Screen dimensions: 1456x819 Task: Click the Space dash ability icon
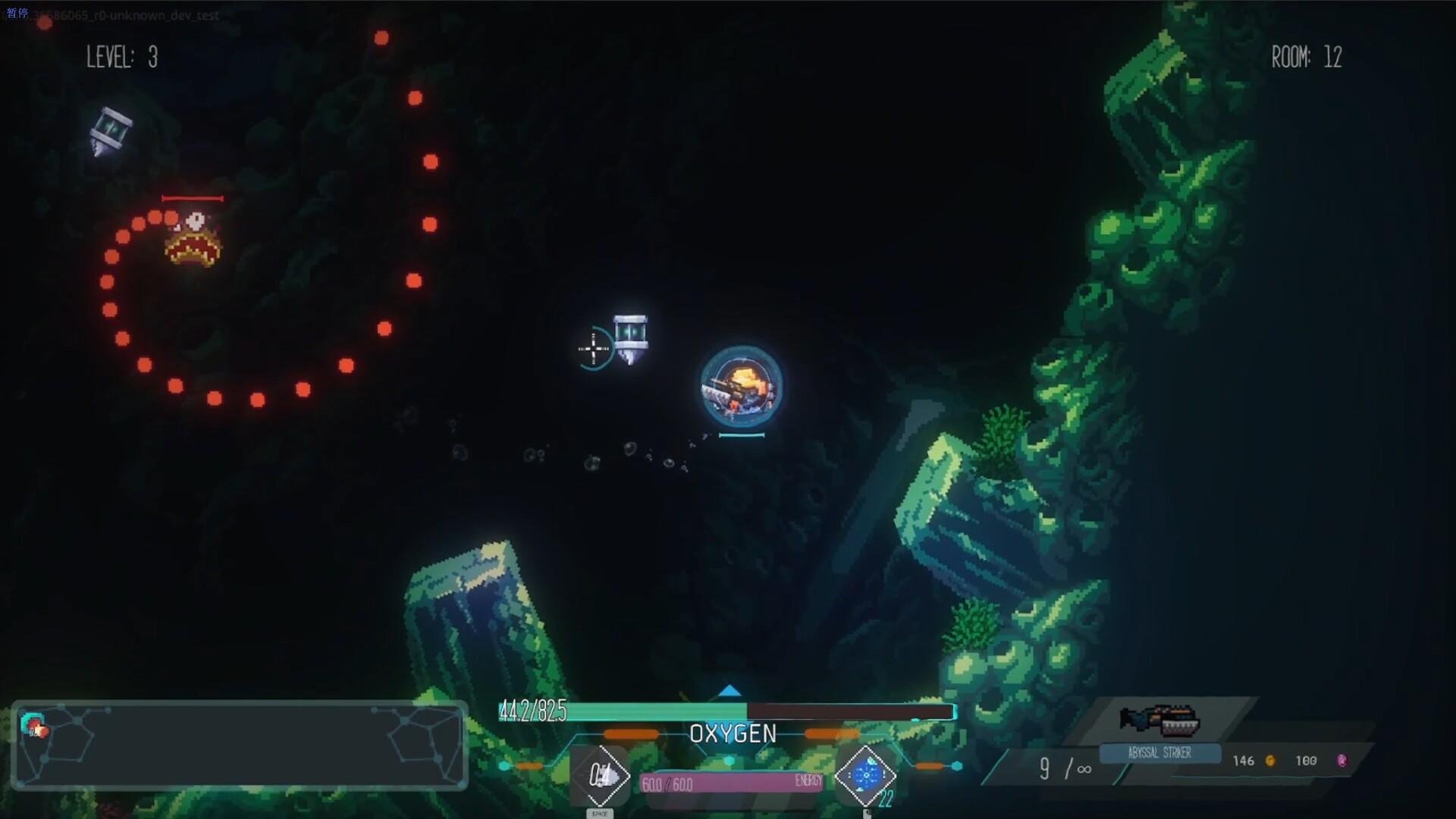point(601,775)
